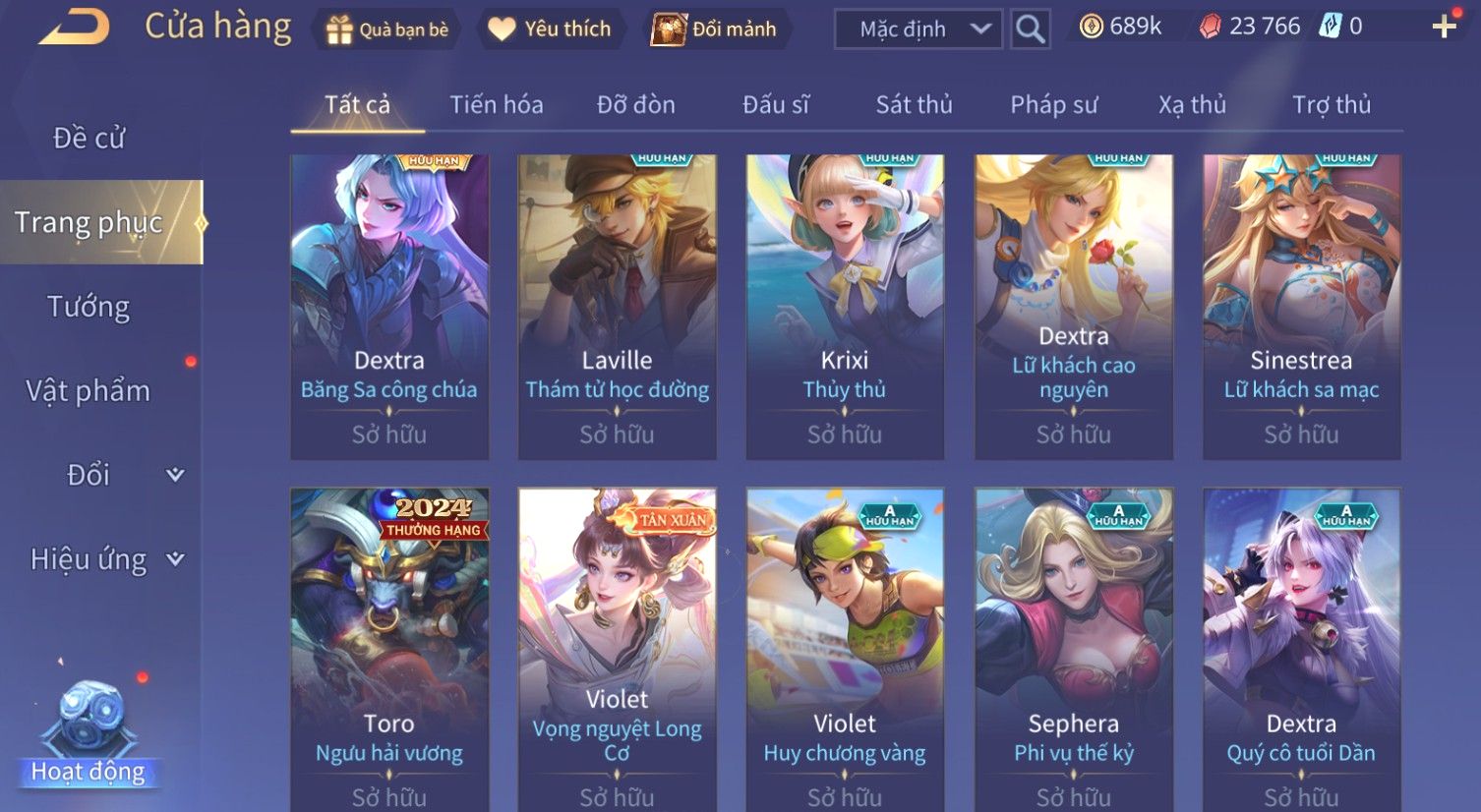Switch to the Sát thủ tab
The image size is (1481, 812).
[914, 104]
